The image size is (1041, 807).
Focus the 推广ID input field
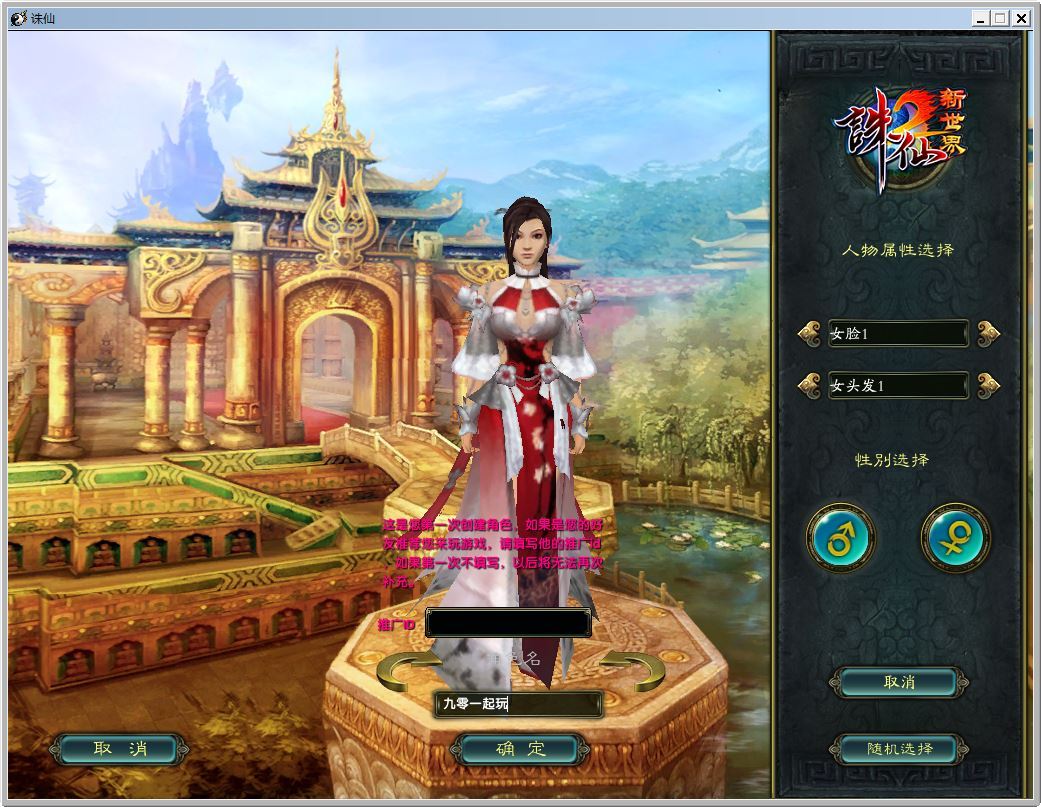pos(507,623)
